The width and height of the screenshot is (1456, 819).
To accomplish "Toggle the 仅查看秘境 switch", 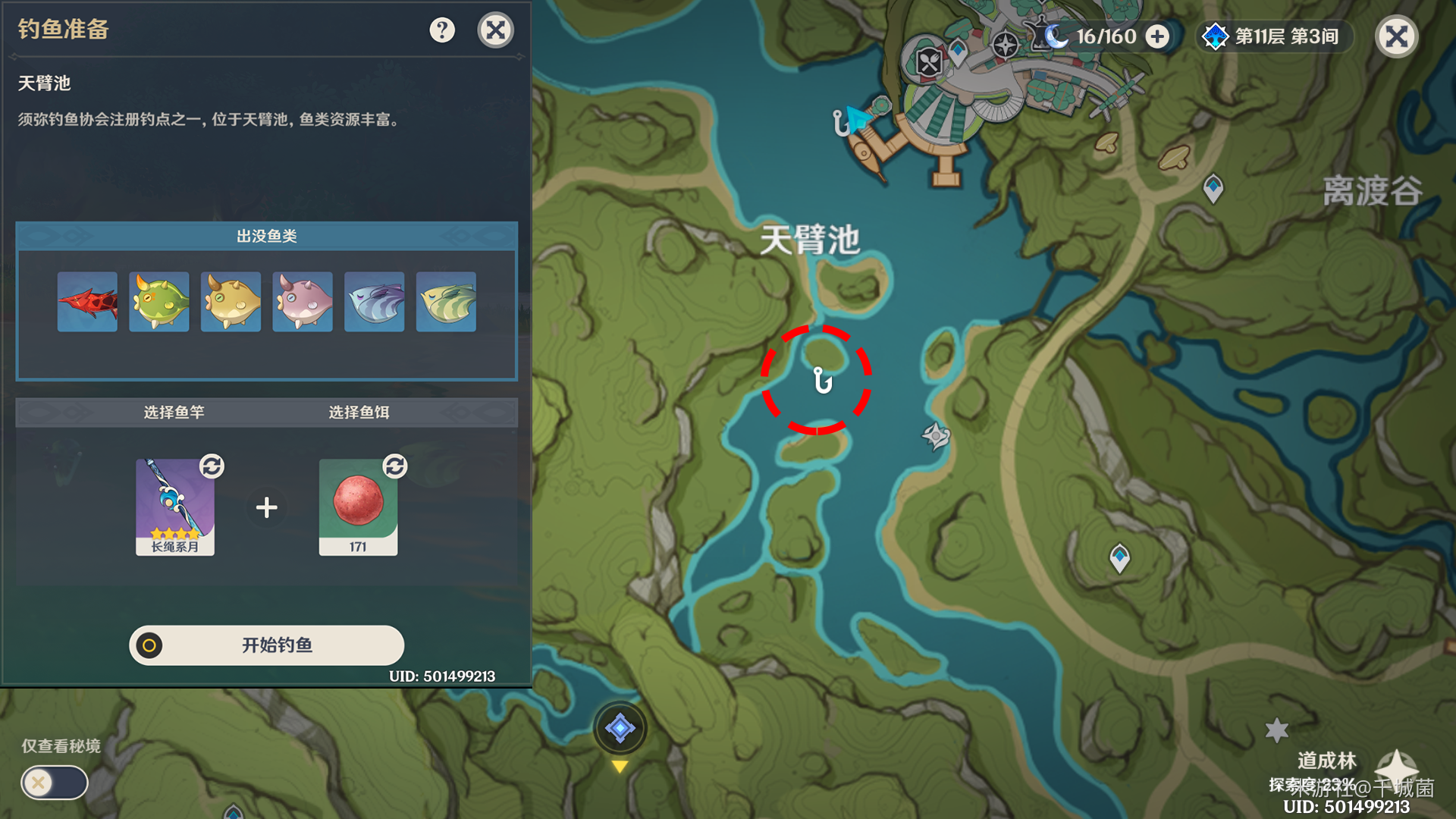I will click(x=55, y=782).
